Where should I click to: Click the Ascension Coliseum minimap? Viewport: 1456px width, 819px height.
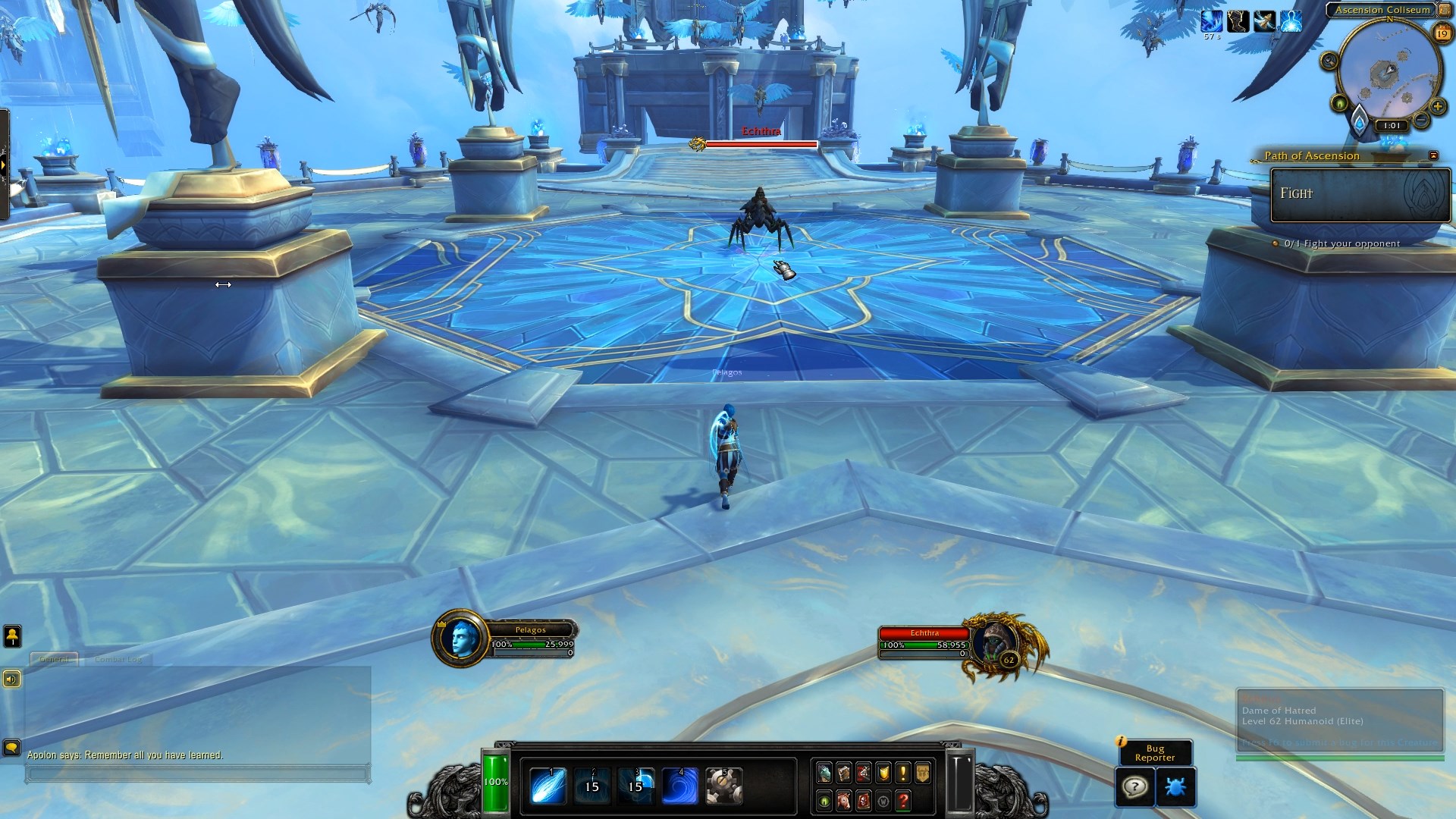pyautogui.click(x=1388, y=72)
